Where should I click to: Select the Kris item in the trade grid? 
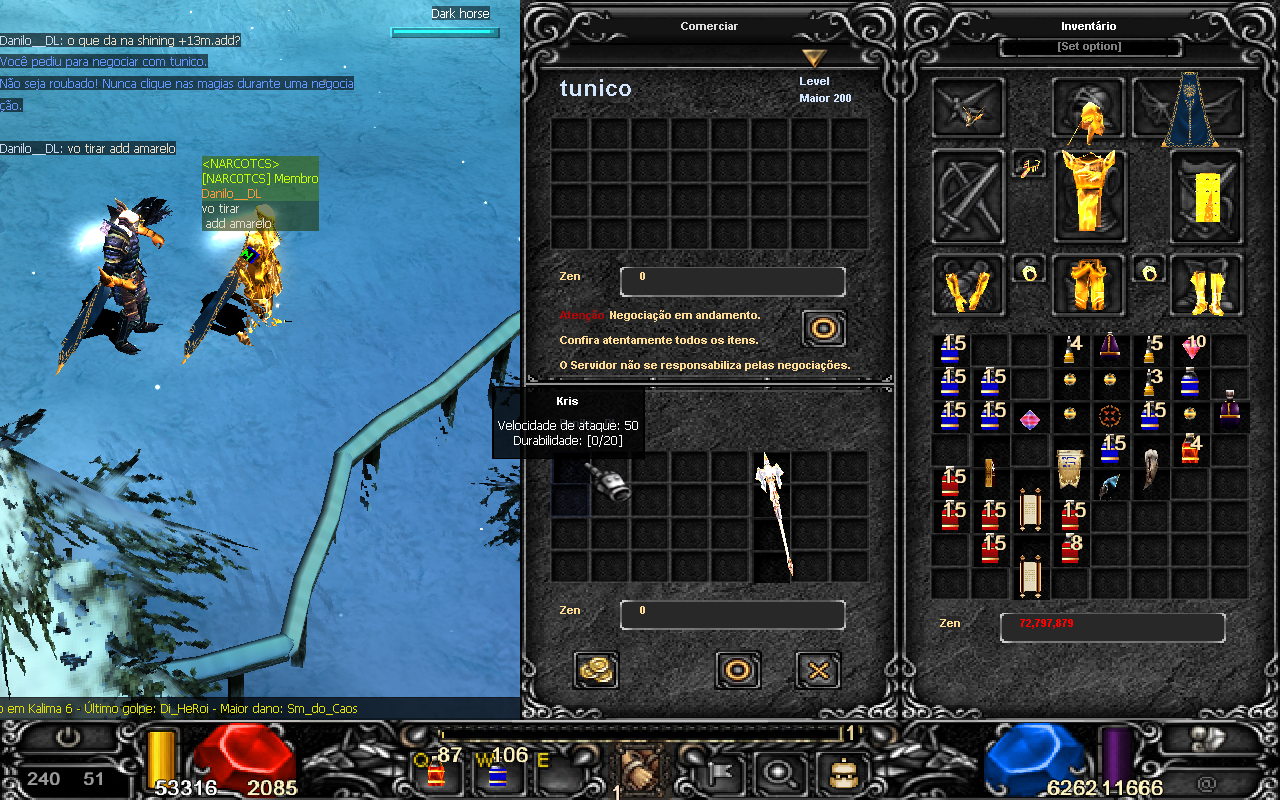tap(608, 483)
